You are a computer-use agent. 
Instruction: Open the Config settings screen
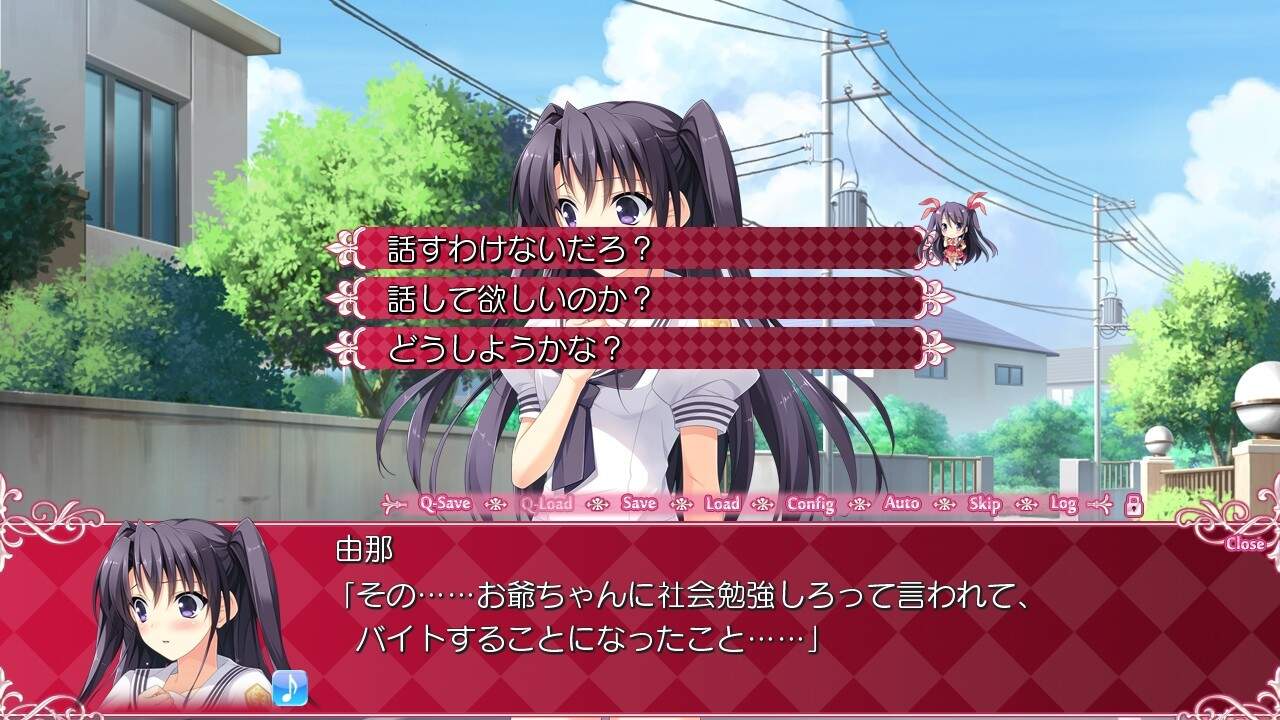(x=811, y=504)
